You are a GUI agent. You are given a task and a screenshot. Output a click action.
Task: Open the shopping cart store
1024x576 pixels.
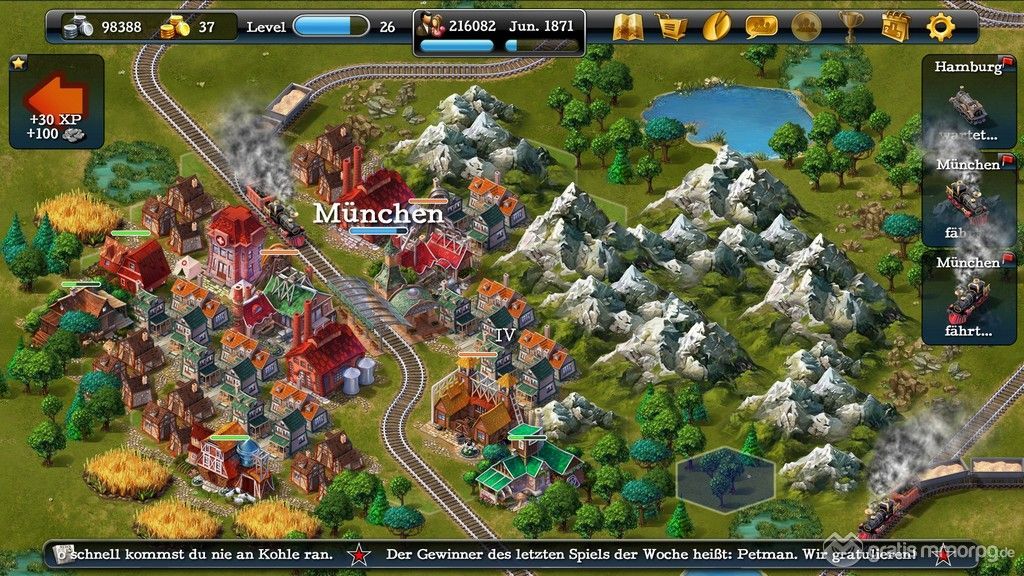coord(671,26)
